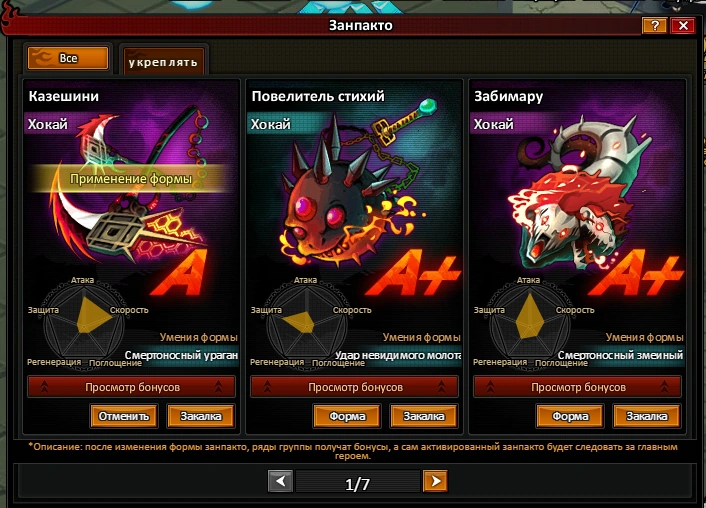Click Закалка under Забимару
The height and width of the screenshot is (508, 706).
647,416
